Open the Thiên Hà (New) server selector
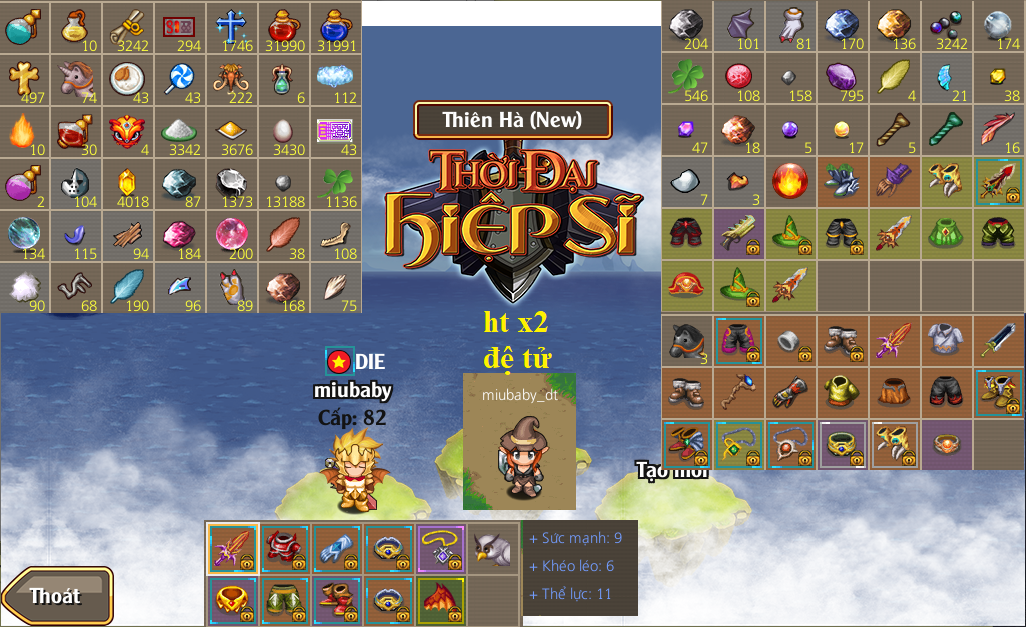The height and width of the screenshot is (627, 1026). tap(512, 120)
